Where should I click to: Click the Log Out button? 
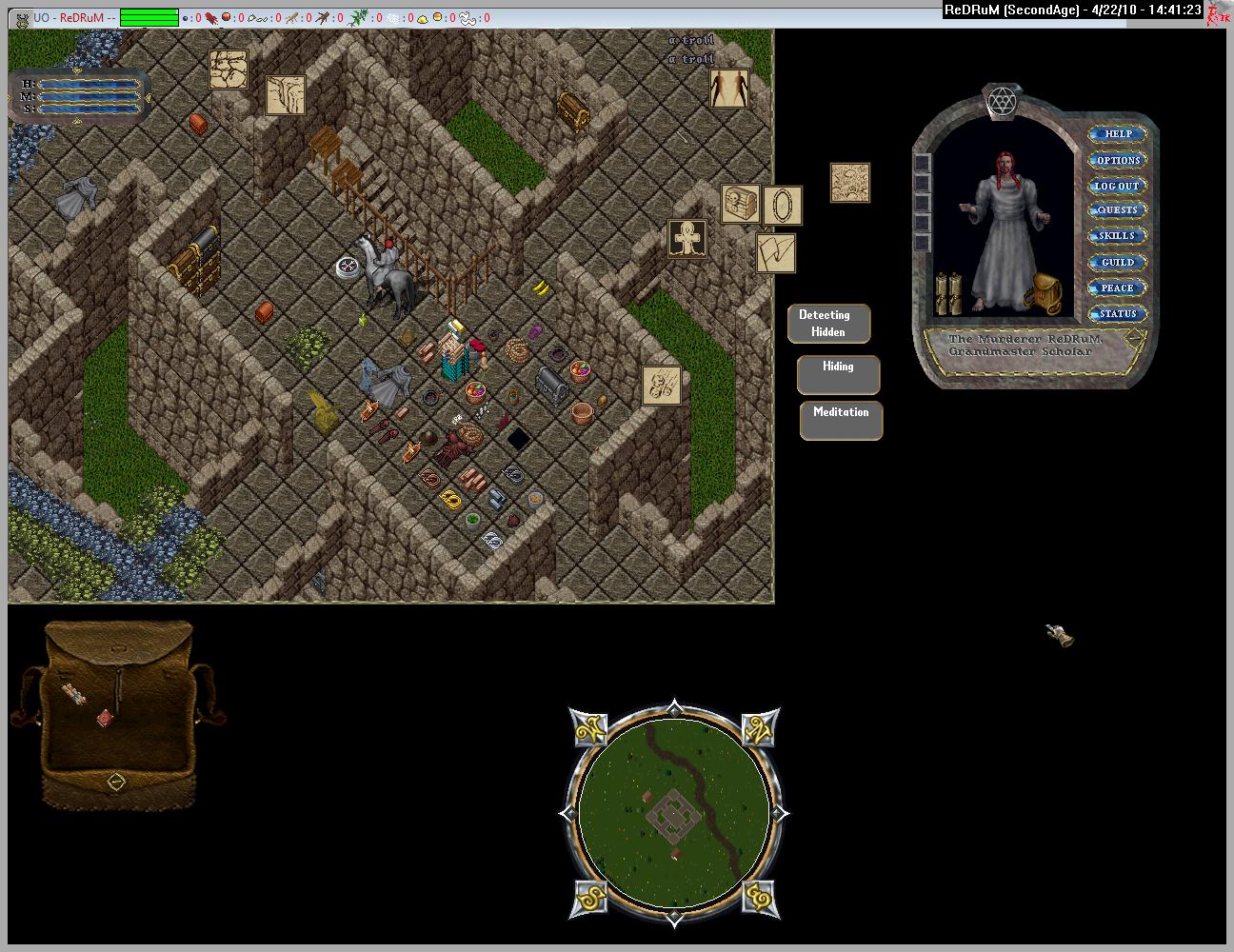coord(1117,186)
